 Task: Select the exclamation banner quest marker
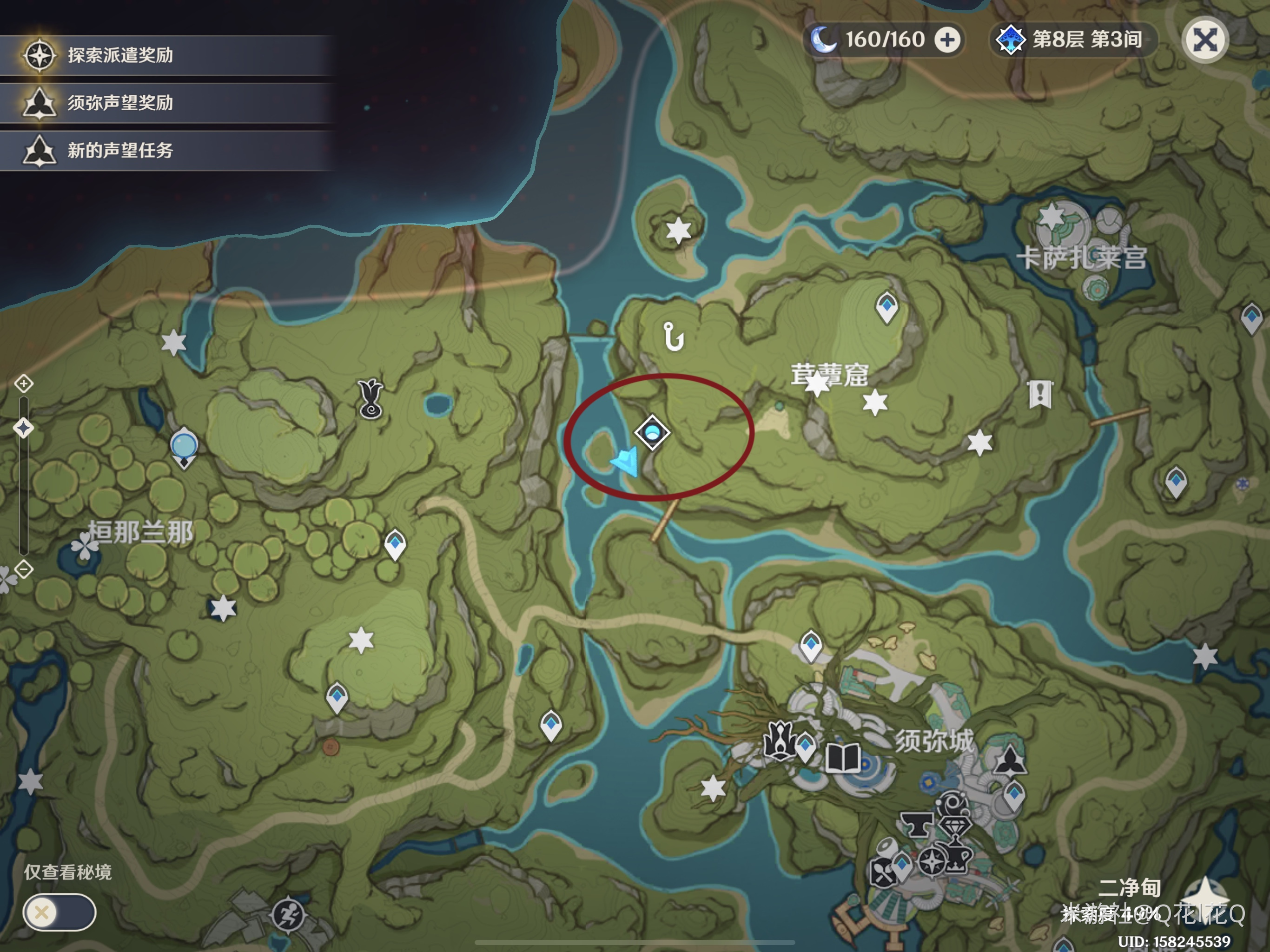pos(1040,394)
